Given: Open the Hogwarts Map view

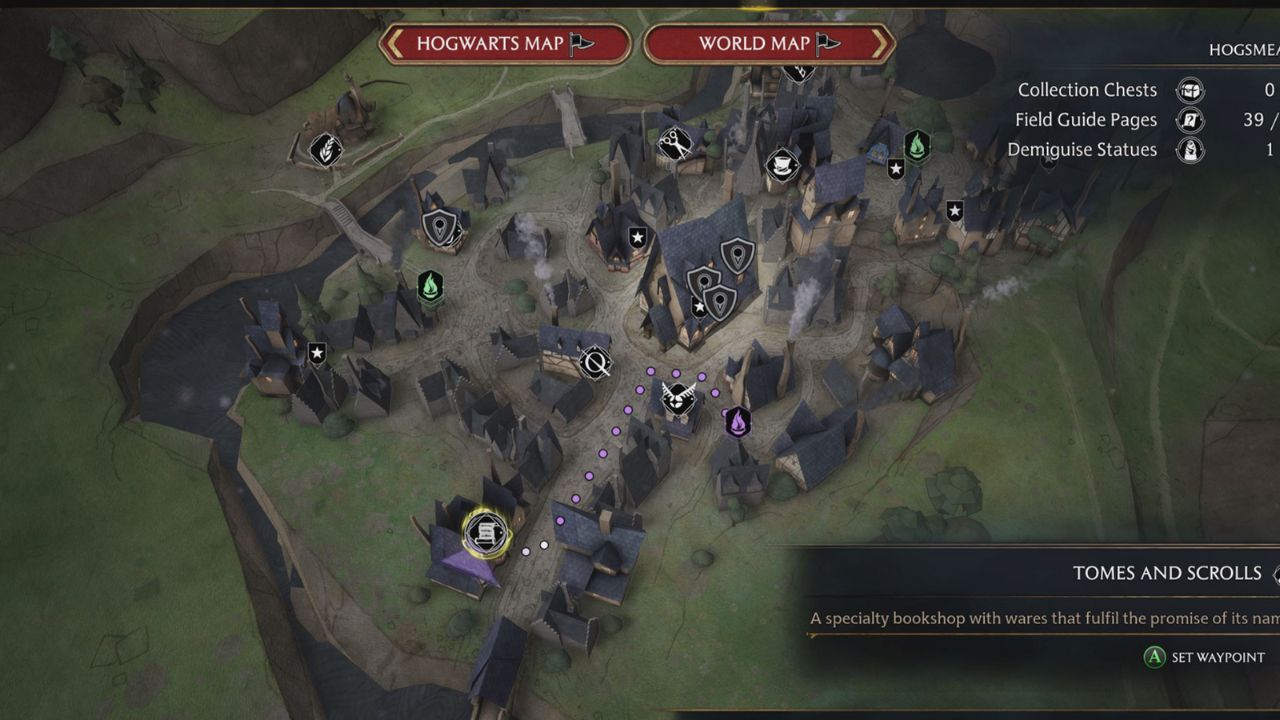Looking at the screenshot, I should click(x=505, y=43).
